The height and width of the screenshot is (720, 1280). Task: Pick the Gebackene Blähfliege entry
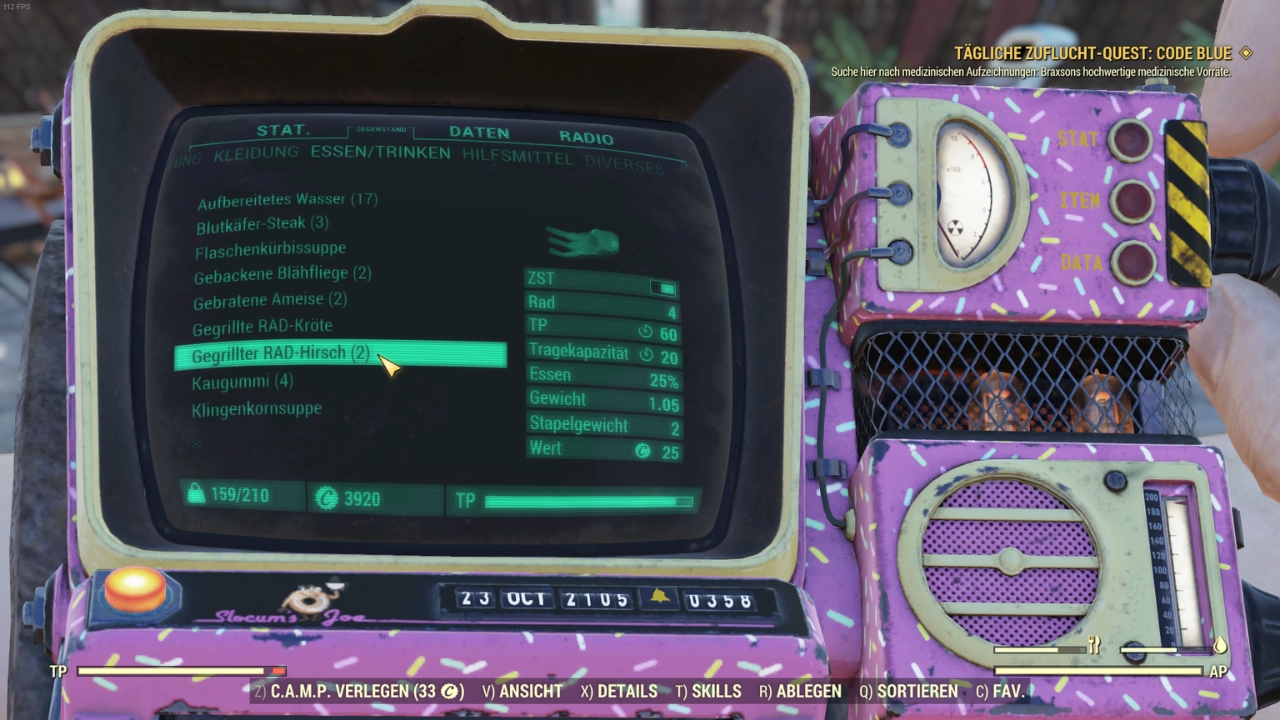(x=283, y=273)
